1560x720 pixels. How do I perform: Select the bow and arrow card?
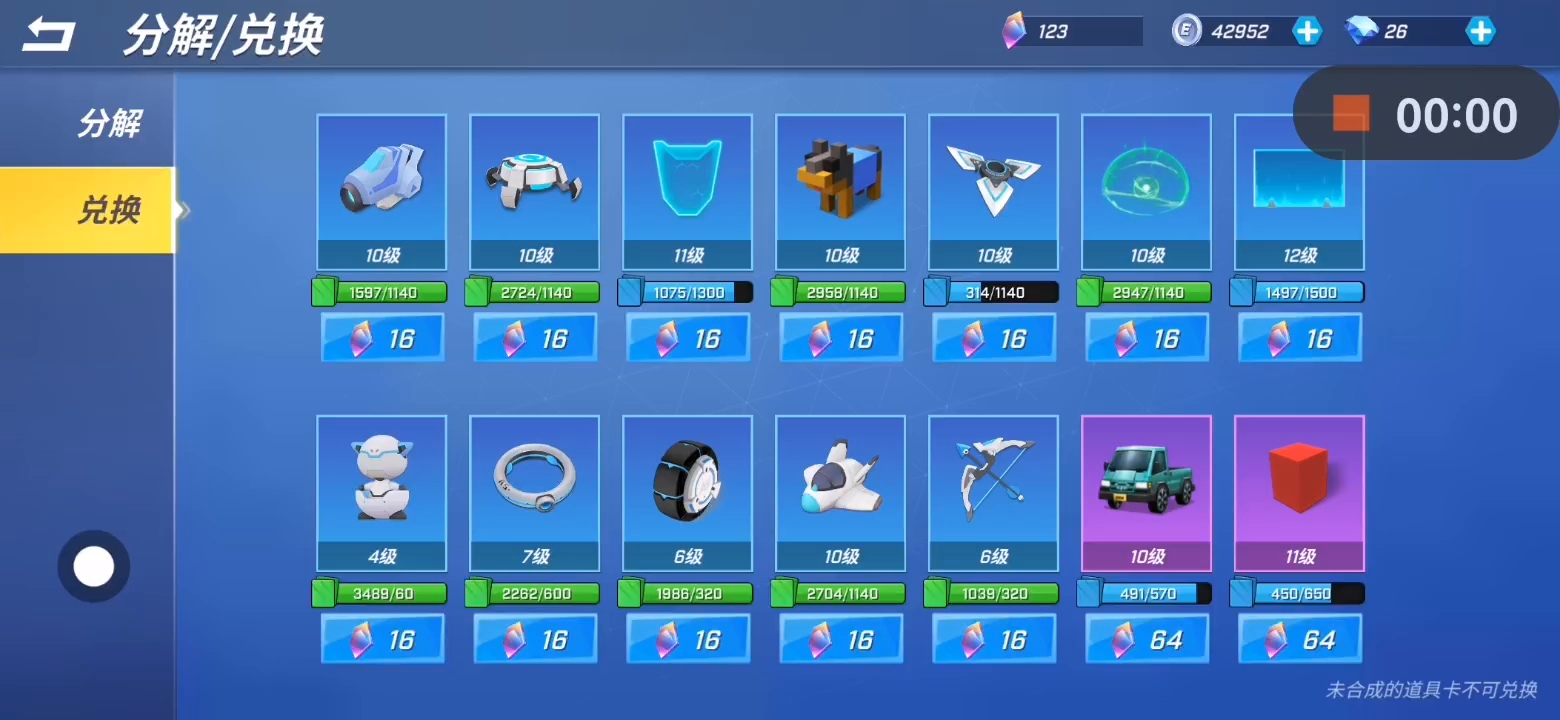click(x=993, y=492)
